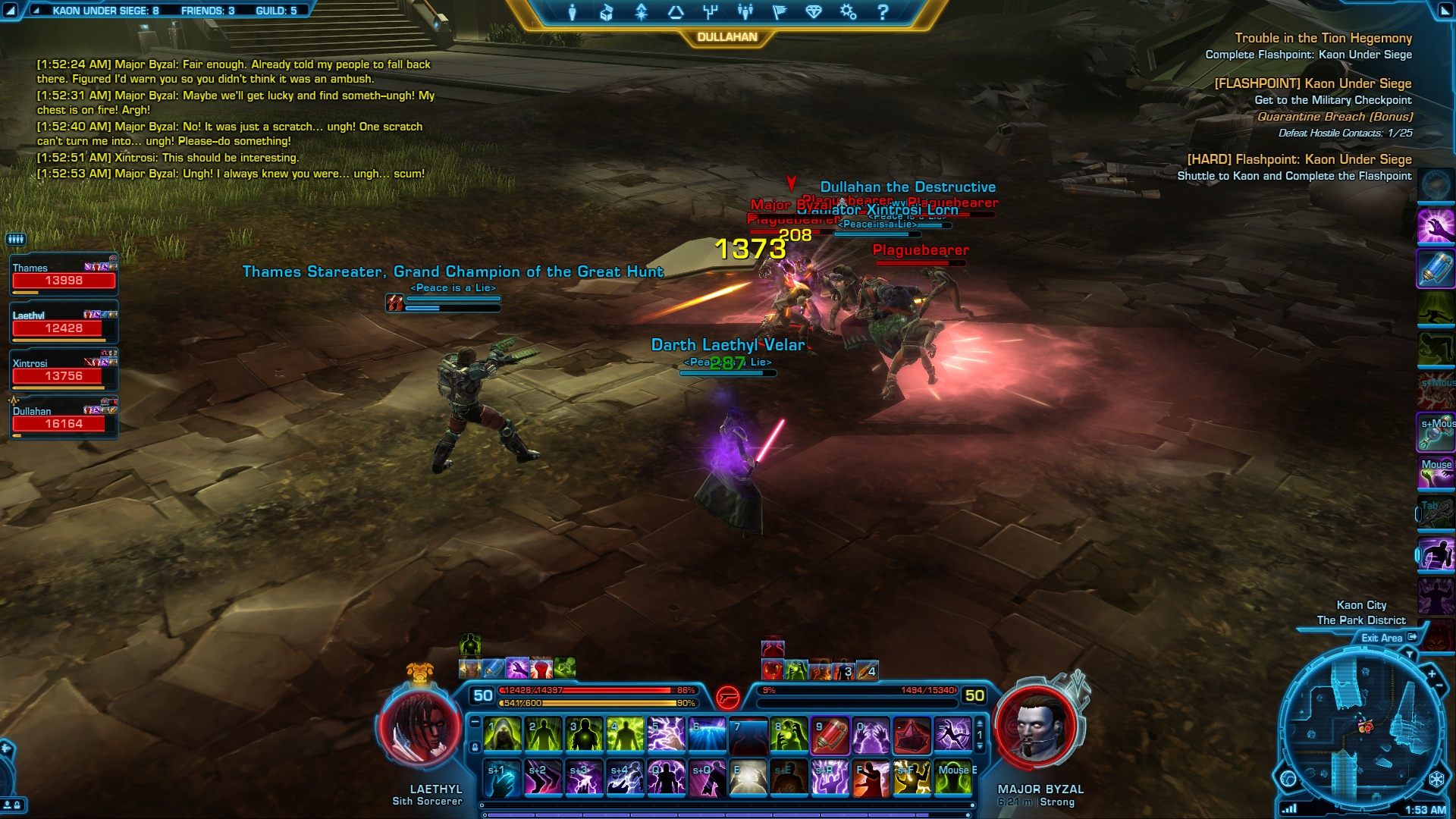Open the inventory box icon
The height and width of the screenshot is (819, 1456).
click(x=607, y=12)
